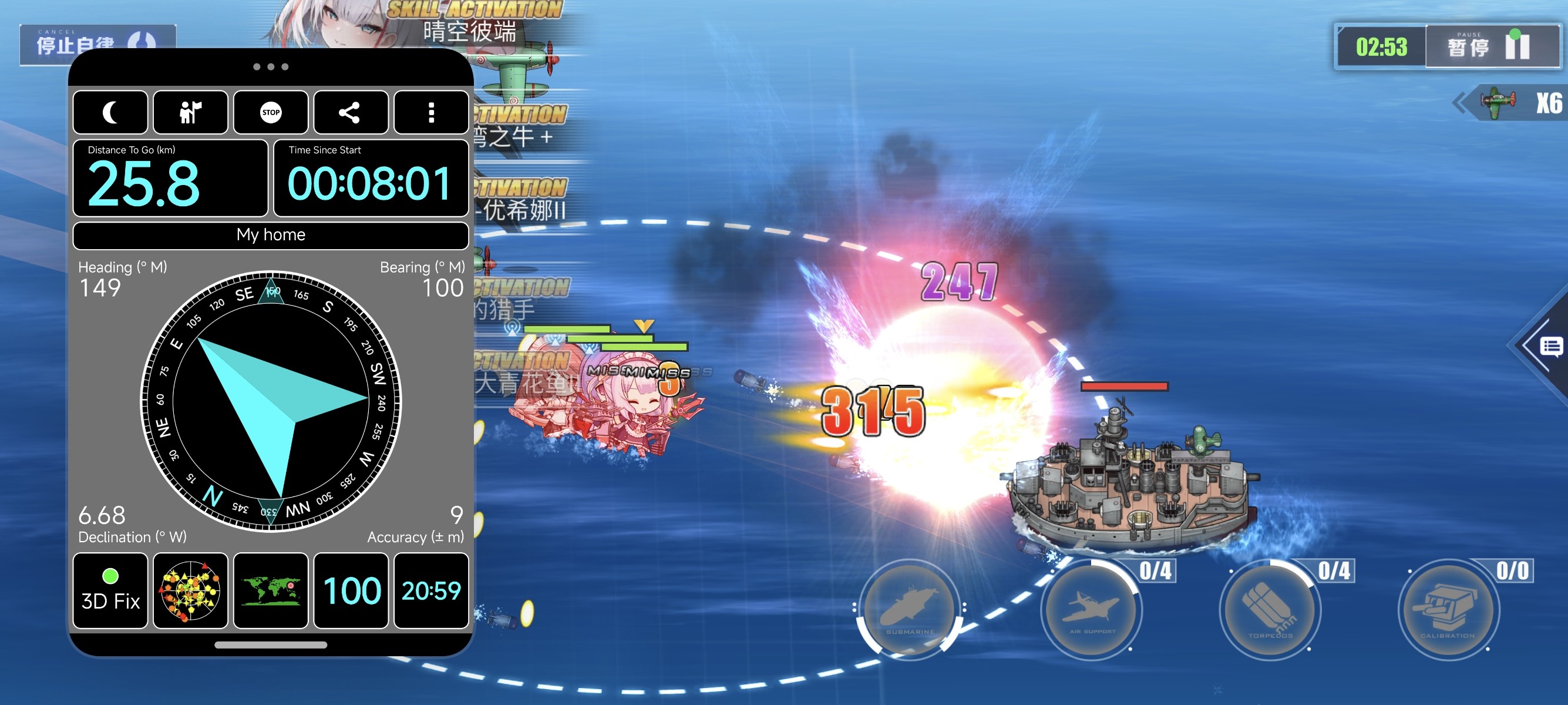This screenshot has height=705, width=1568.
Task: Tap the 3D Fix status tile
Action: click(x=110, y=590)
